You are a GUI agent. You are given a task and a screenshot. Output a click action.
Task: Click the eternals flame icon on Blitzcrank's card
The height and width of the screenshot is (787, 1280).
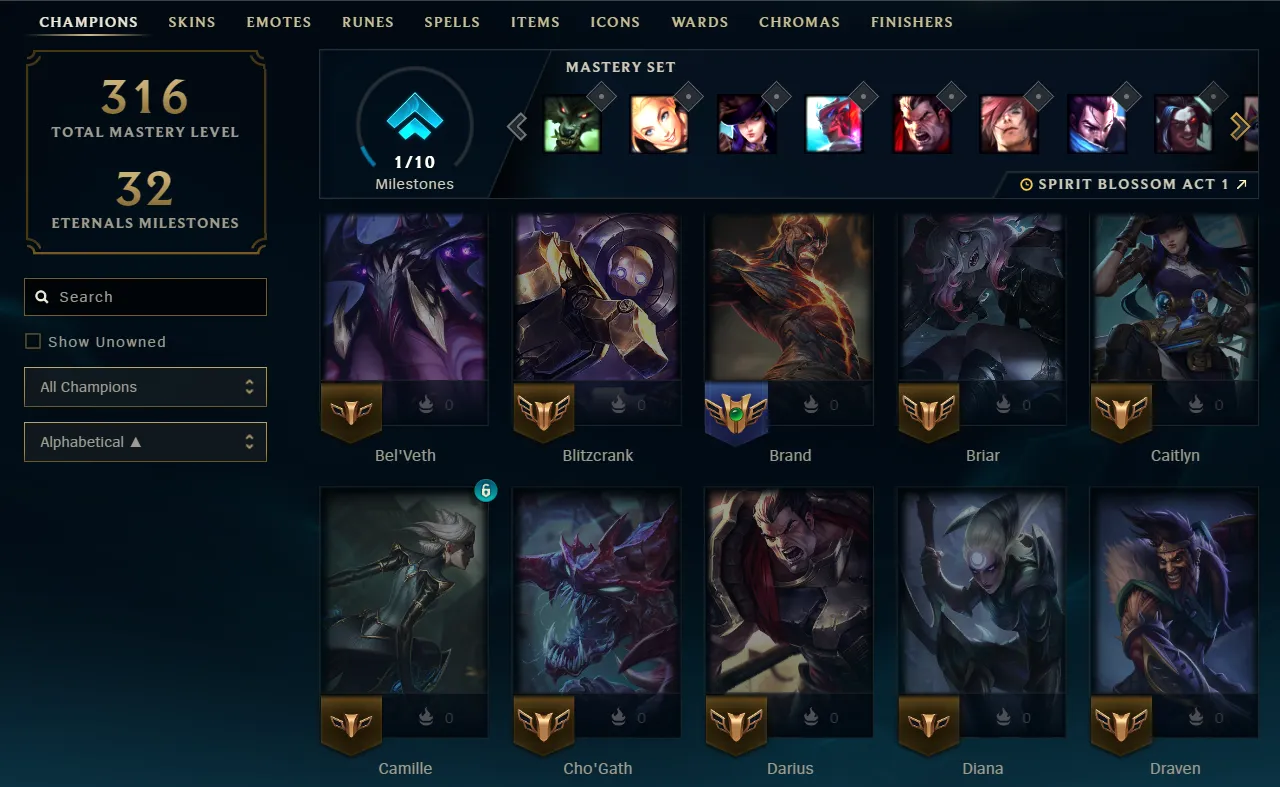(617, 404)
